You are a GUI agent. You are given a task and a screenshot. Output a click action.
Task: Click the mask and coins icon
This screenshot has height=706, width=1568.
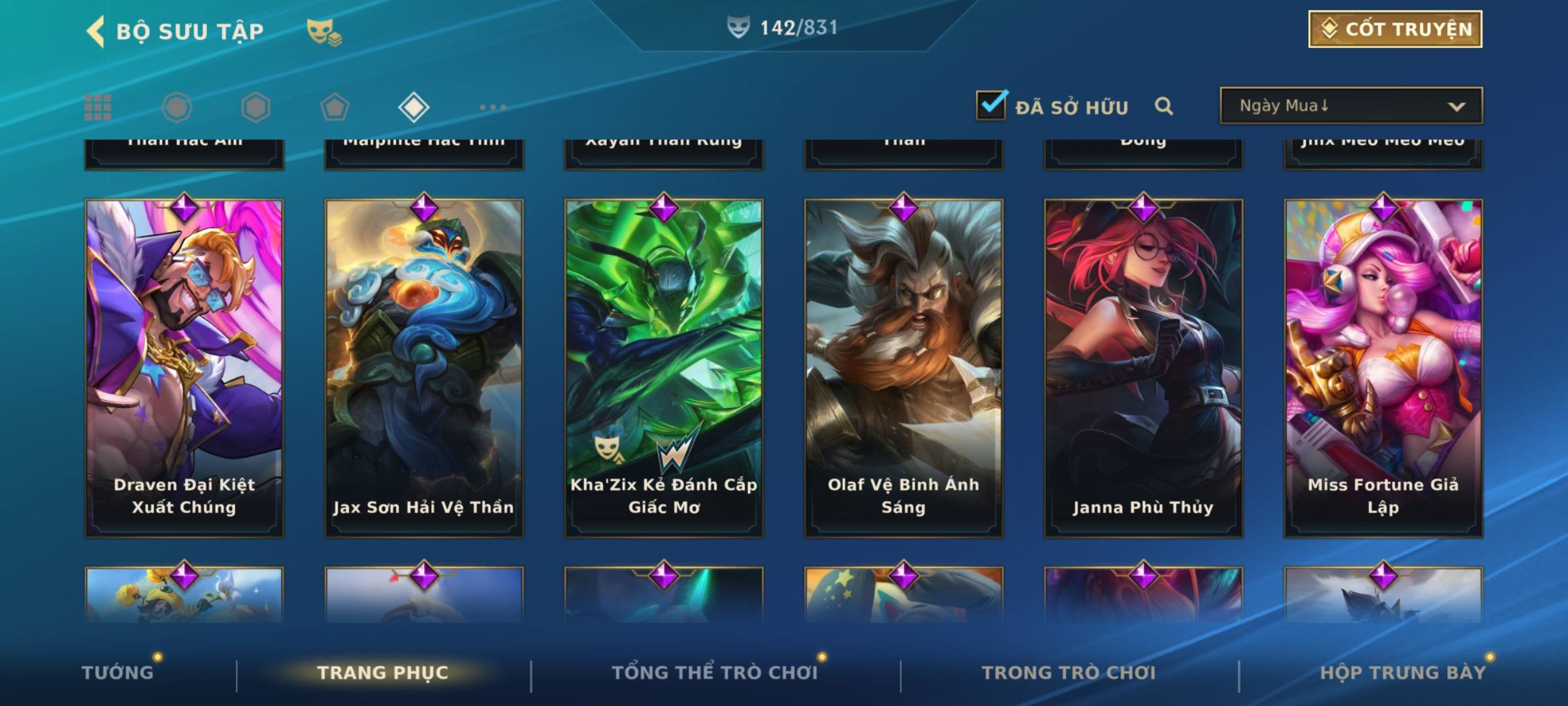click(324, 31)
